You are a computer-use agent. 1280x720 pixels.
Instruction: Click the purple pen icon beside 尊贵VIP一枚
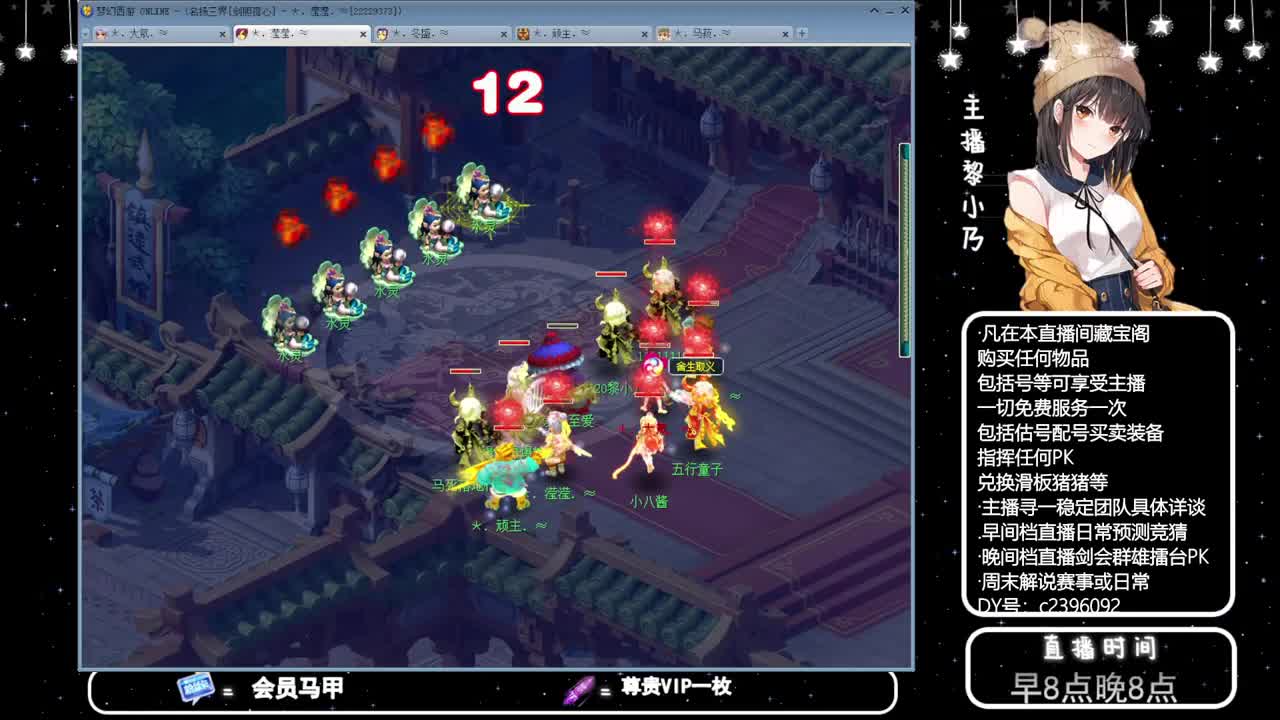pyautogui.click(x=580, y=688)
